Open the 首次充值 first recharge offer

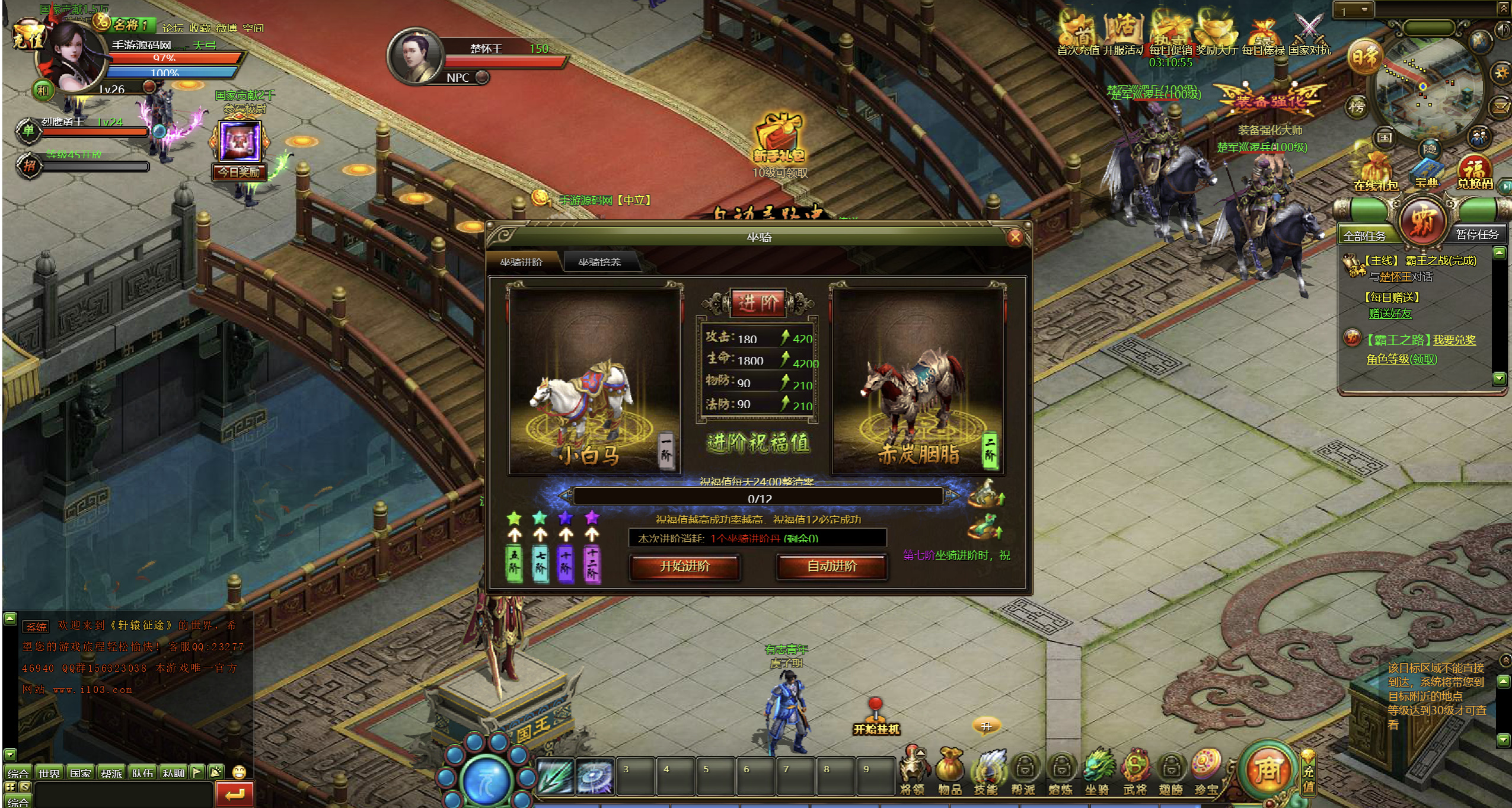1077,36
